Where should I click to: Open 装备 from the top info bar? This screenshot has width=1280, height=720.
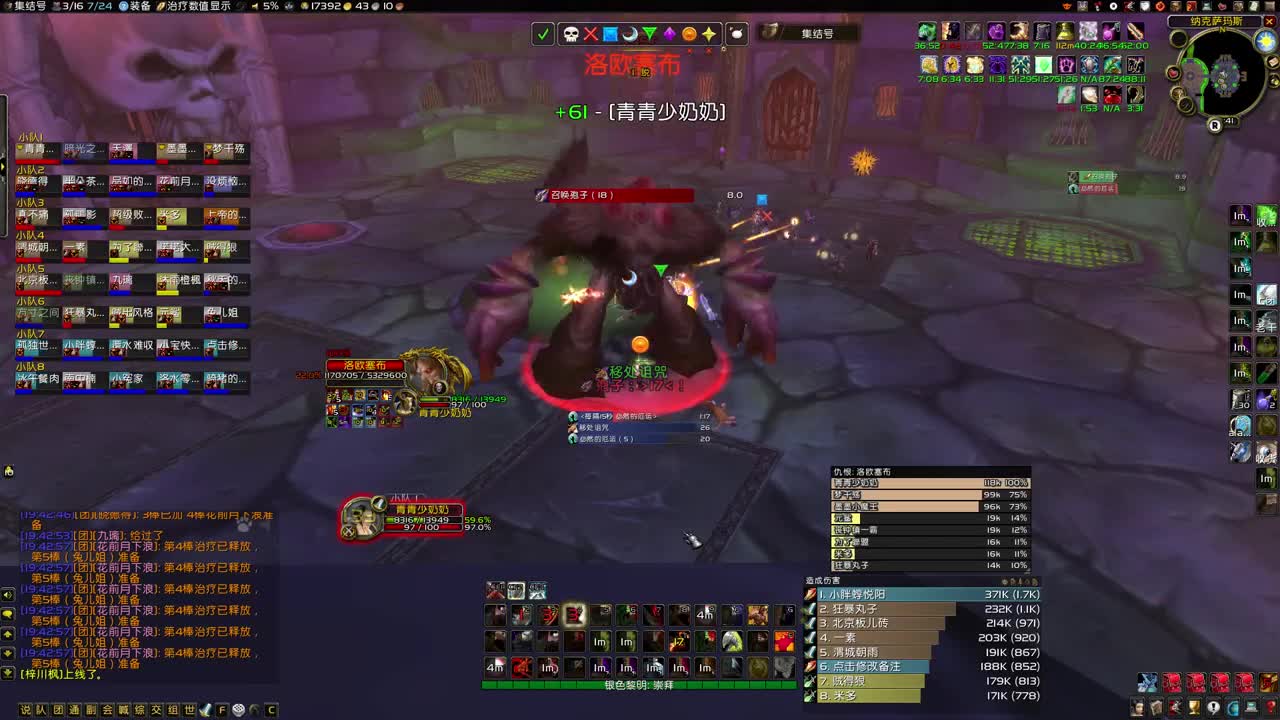[142, 6]
